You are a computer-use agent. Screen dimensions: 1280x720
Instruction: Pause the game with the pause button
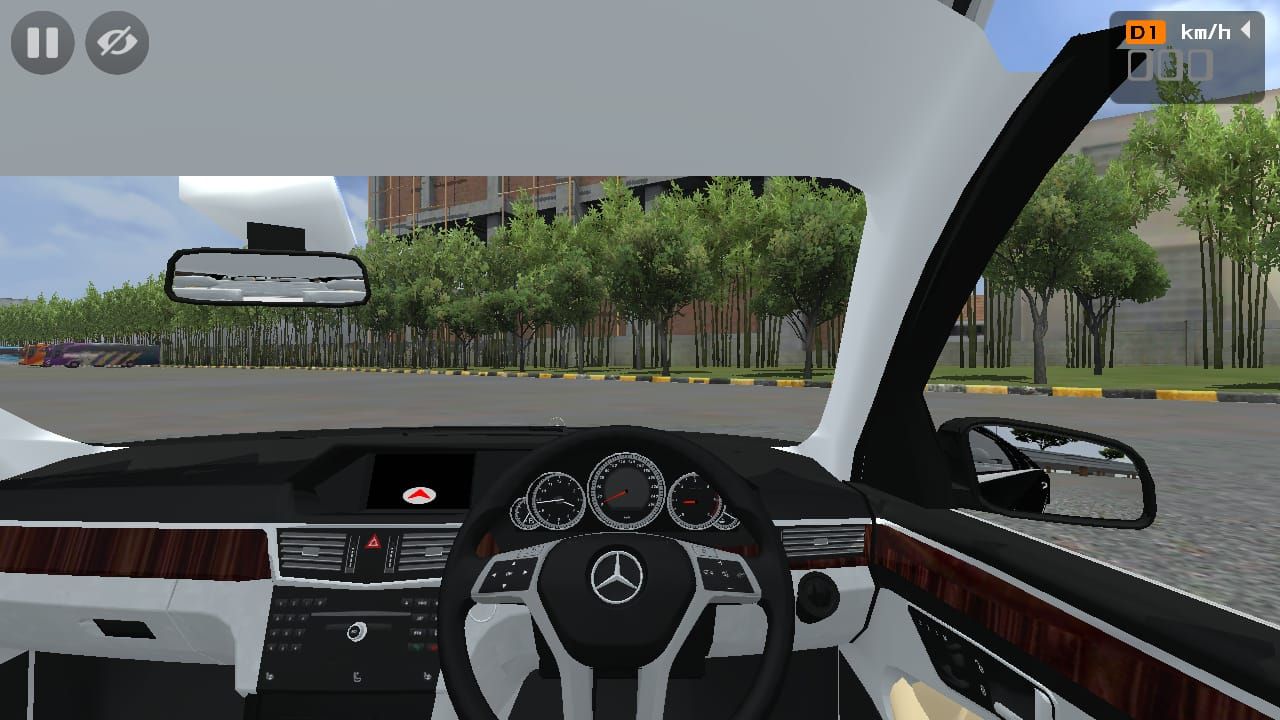(x=42, y=42)
